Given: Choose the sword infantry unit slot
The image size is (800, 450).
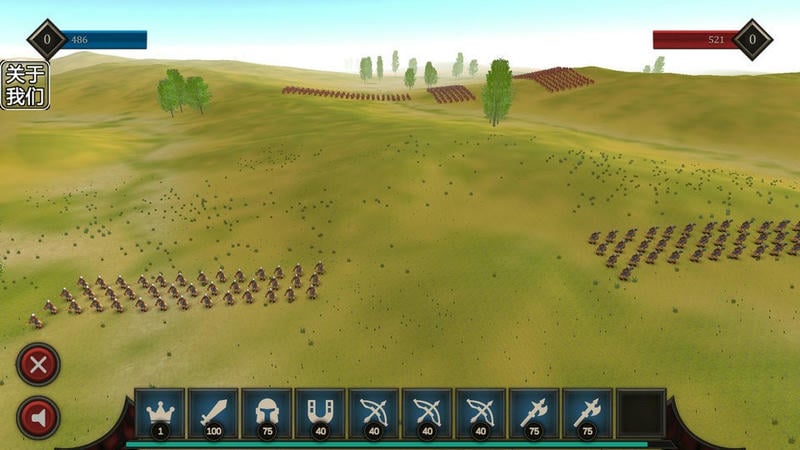Looking at the screenshot, I should click(x=213, y=413).
